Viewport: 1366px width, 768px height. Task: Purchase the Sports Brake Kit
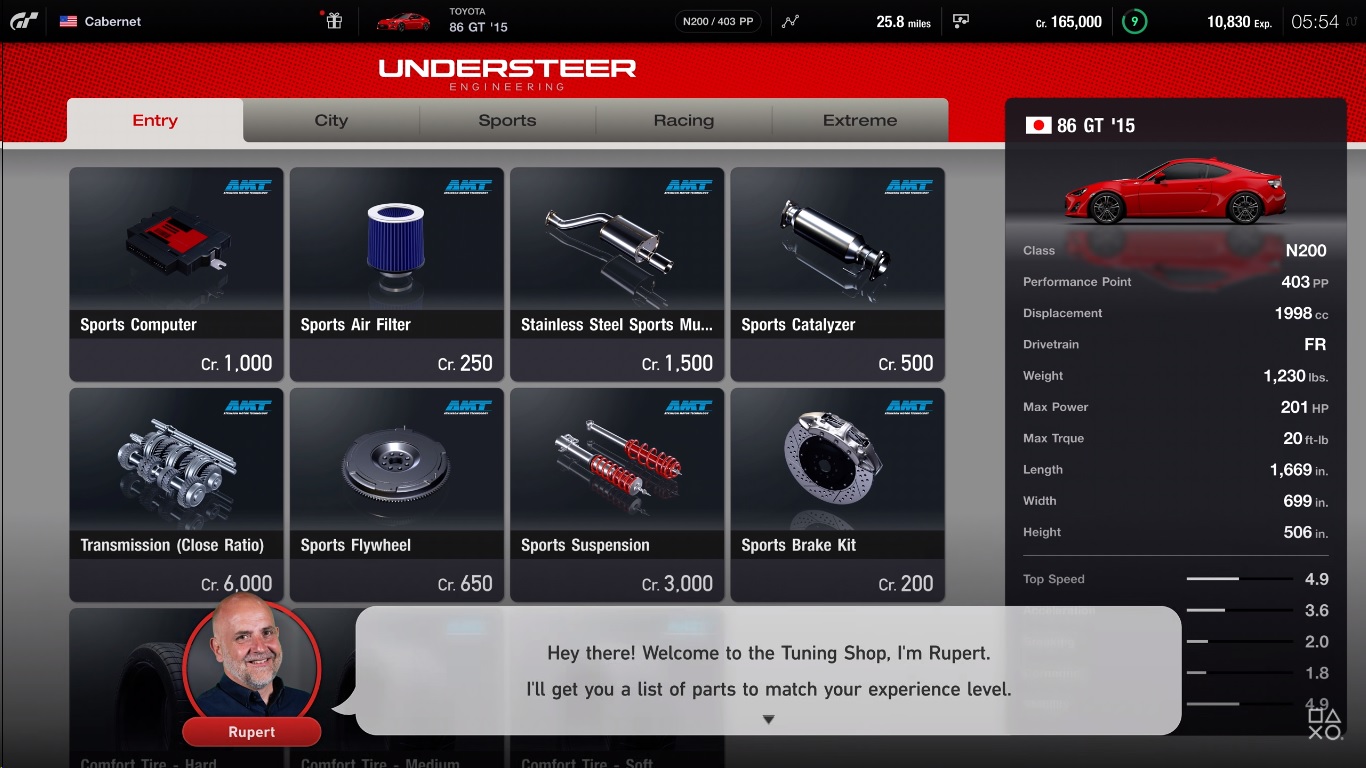(838, 494)
